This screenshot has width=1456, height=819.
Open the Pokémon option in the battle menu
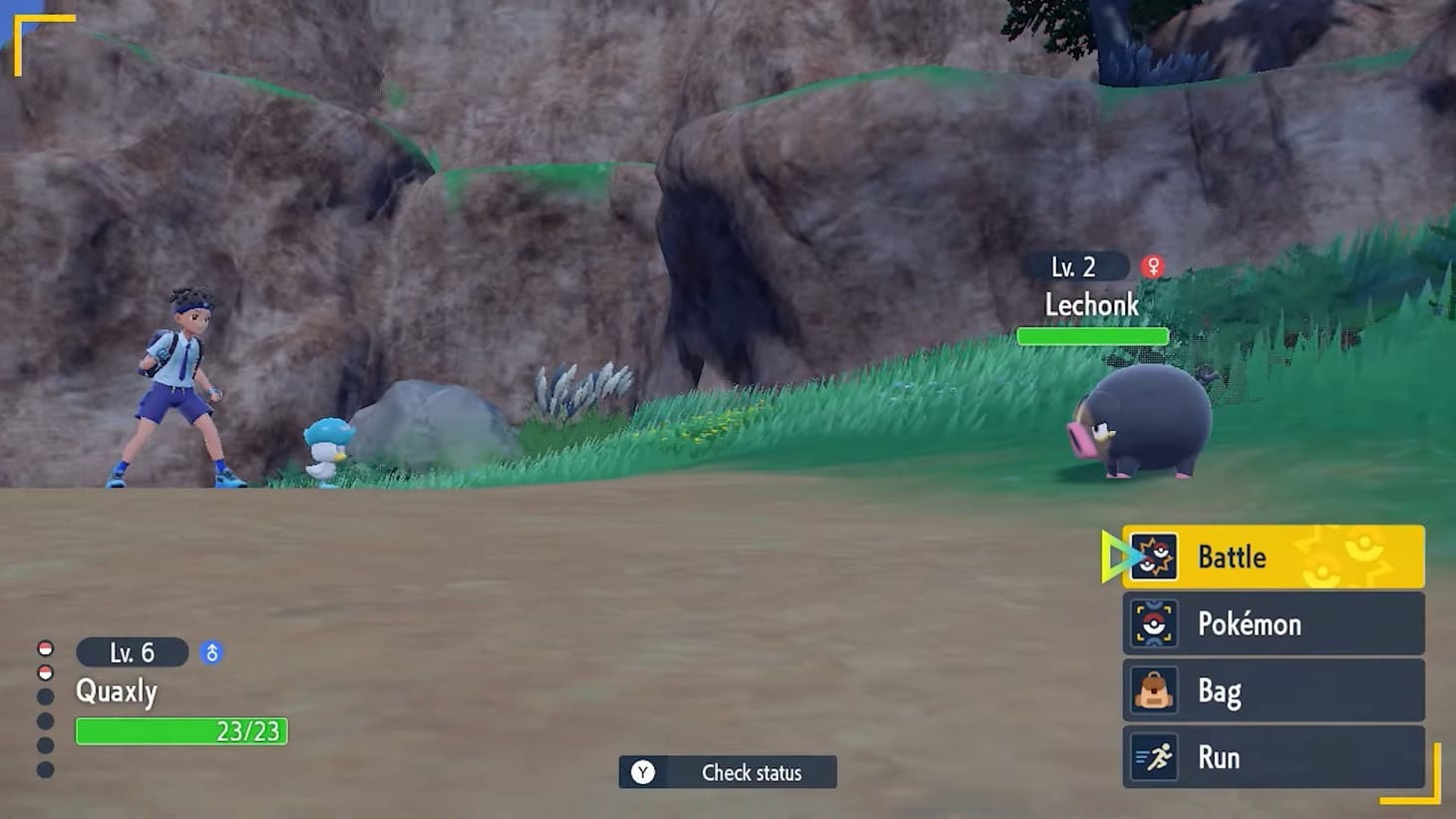[x=1257, y=623]
